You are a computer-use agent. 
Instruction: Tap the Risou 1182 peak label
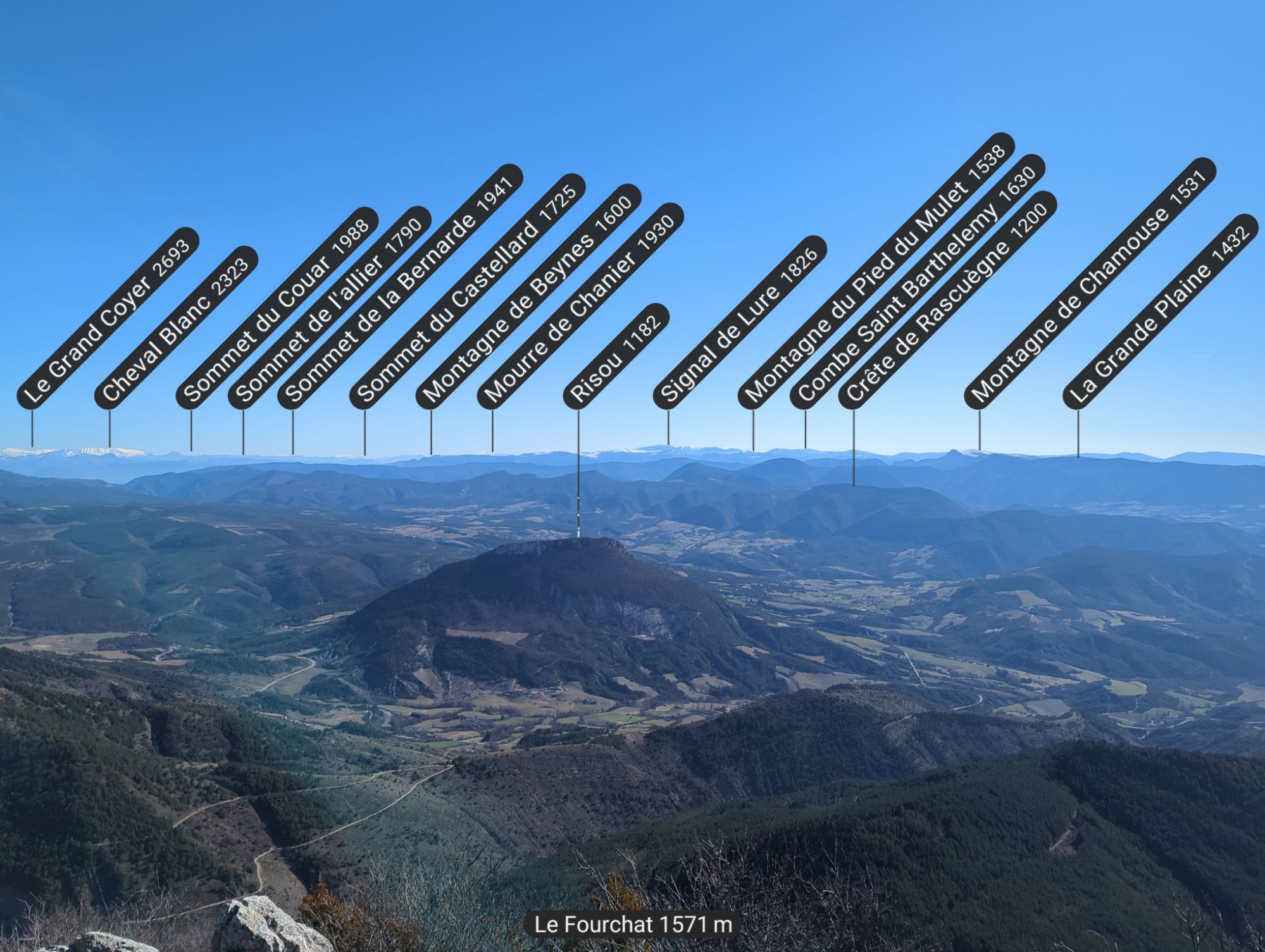(616, 357)
